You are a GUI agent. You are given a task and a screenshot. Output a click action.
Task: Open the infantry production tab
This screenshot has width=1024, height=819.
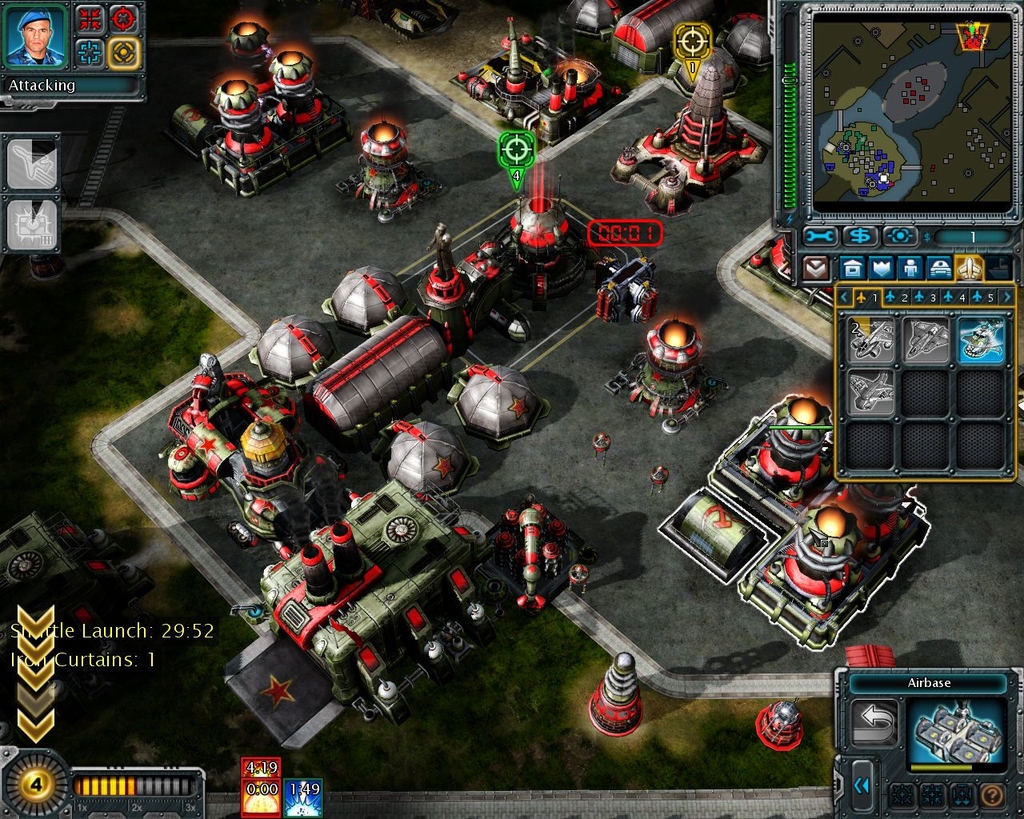point(910,268)
